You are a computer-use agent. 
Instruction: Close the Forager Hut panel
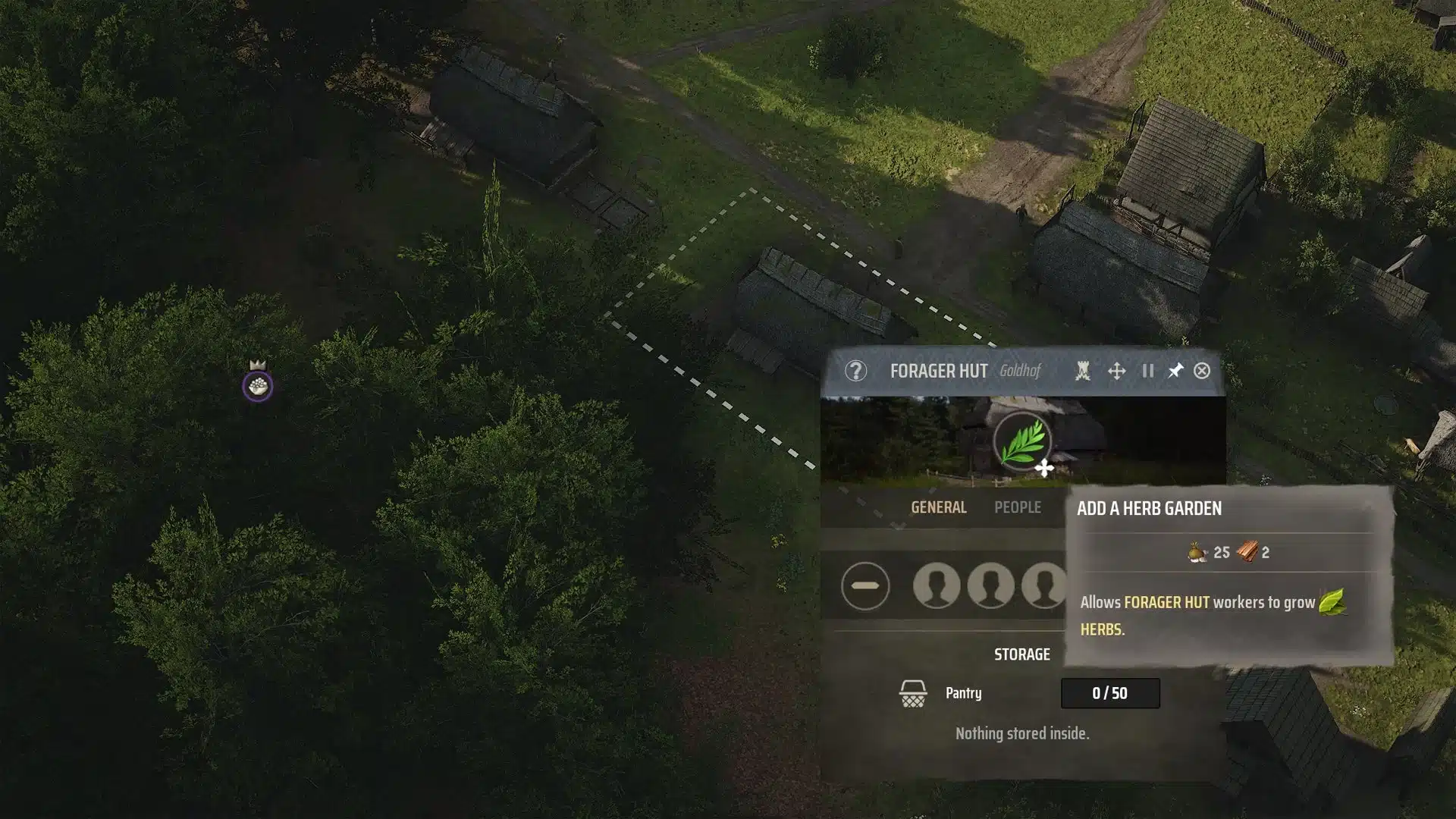pos(1202,371)
